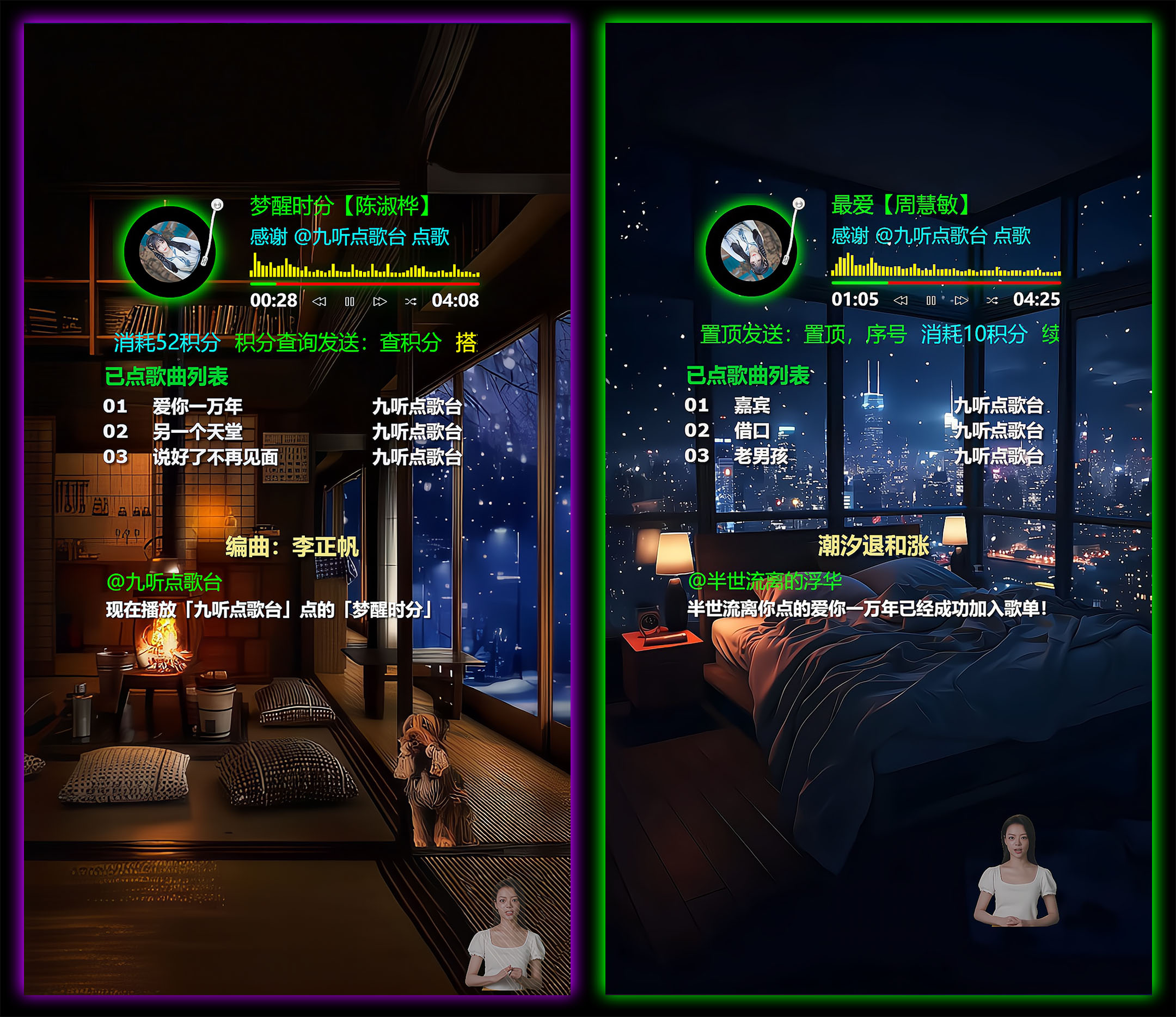Image resolution: width=1176 pixels, height=1017 pixels.
Task: Select queued song 老男孩
Action: [x=761, y=456]
